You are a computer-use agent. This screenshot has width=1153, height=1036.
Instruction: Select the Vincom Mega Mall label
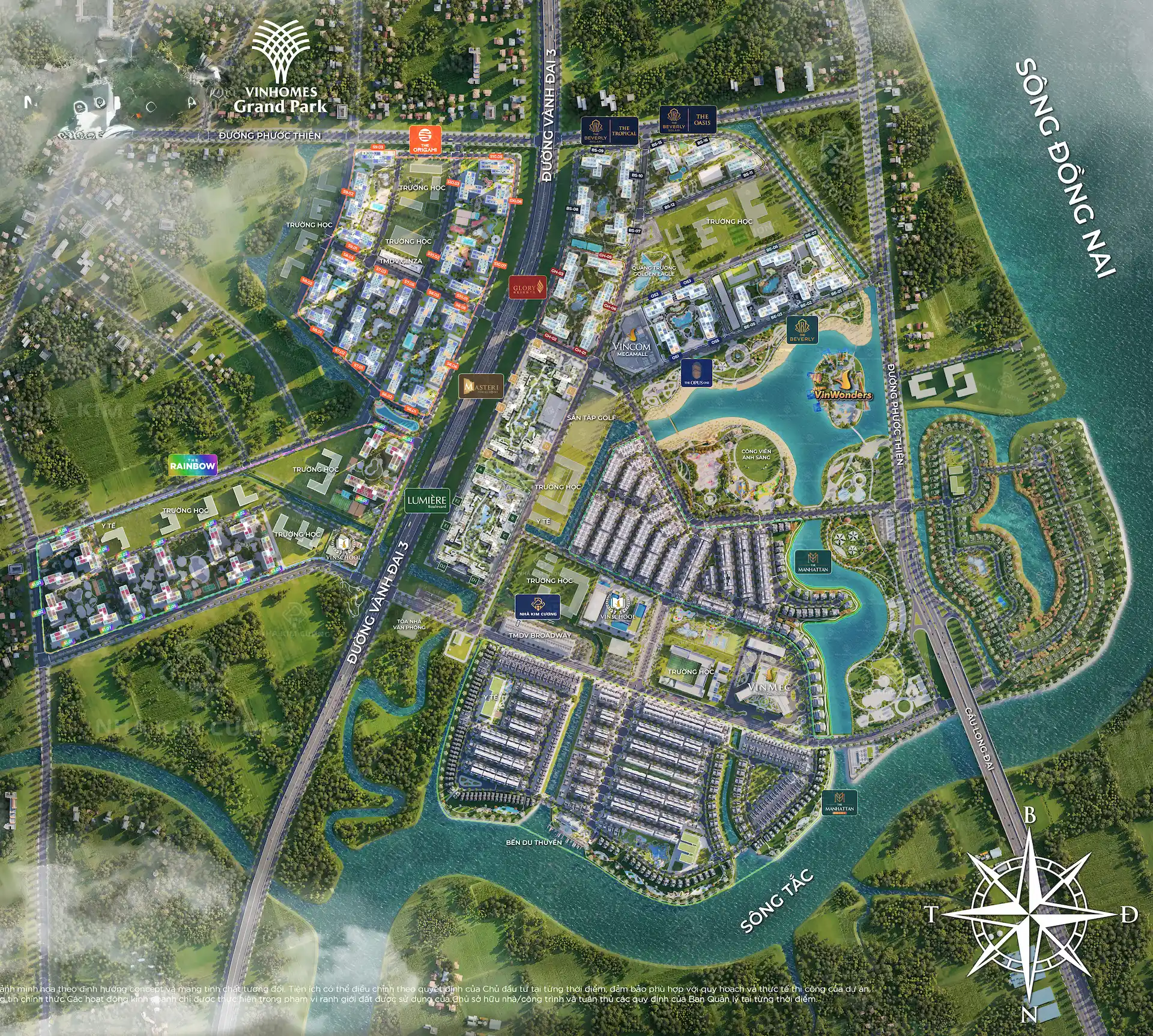(632, 348)
